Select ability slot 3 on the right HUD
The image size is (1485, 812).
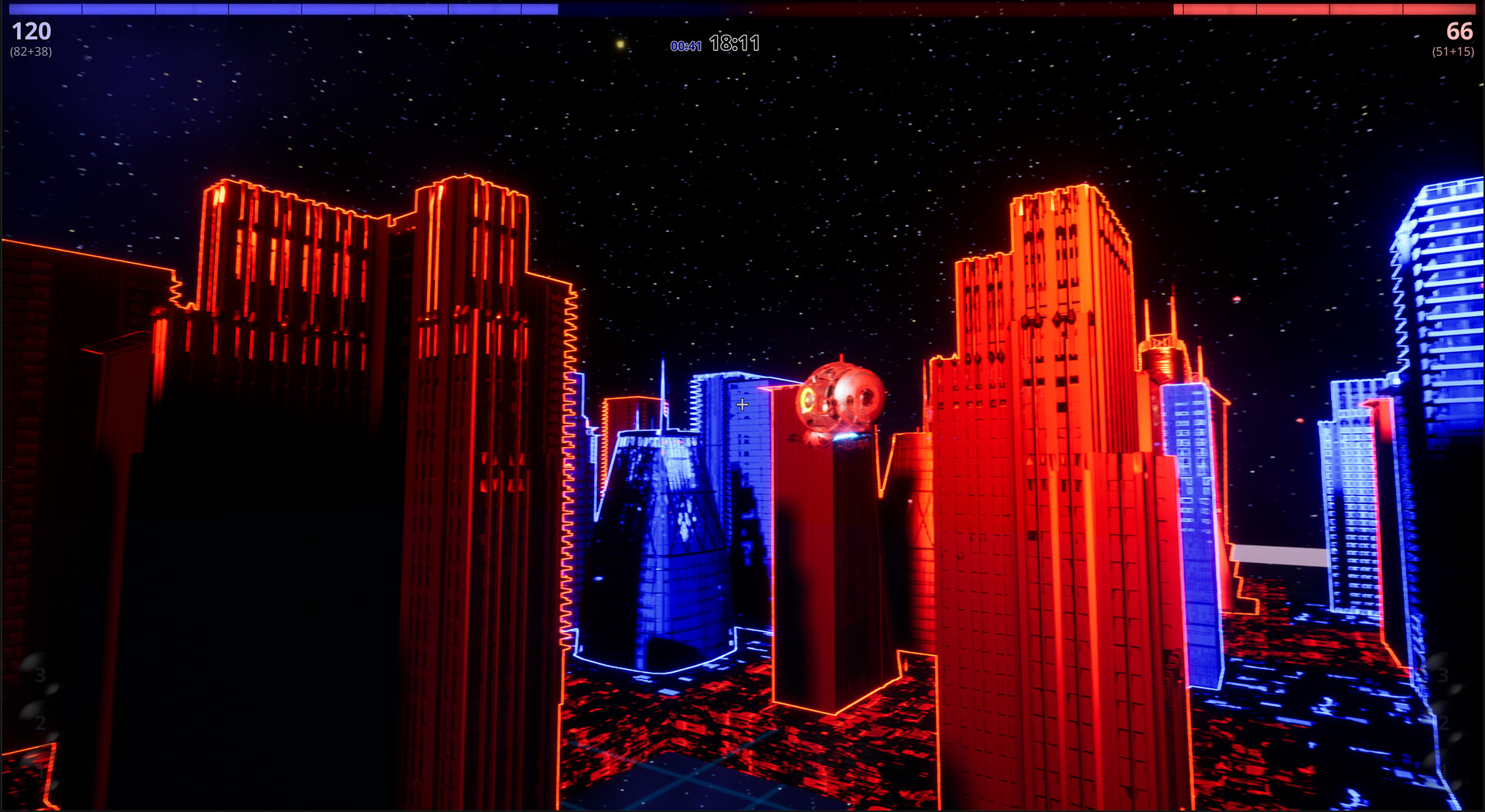click(x=1443, y=675)
